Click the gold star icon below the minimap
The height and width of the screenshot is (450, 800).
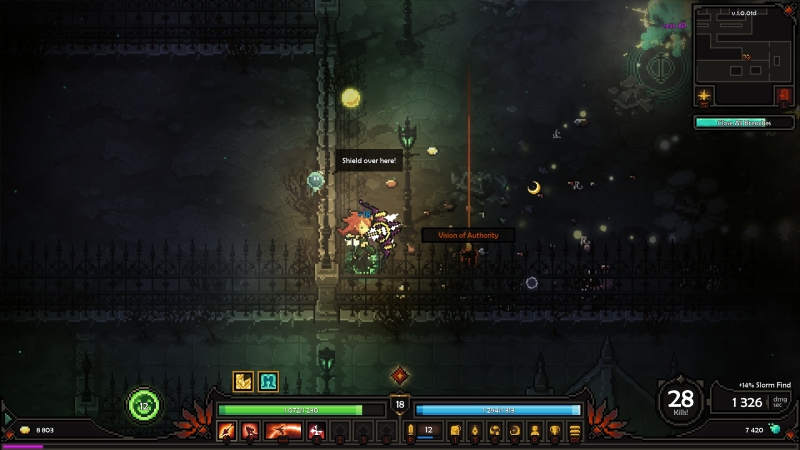point(706,95)
